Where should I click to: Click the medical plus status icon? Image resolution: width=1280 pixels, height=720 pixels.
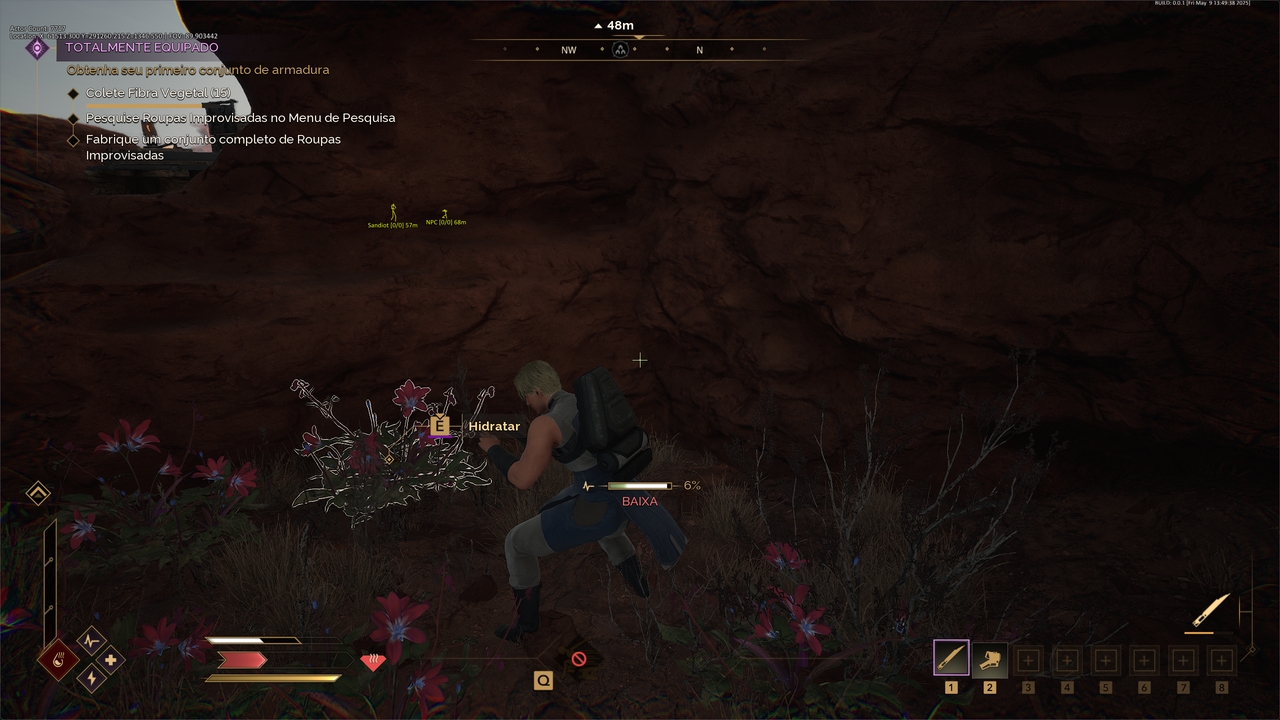click(x=112, y=660)
